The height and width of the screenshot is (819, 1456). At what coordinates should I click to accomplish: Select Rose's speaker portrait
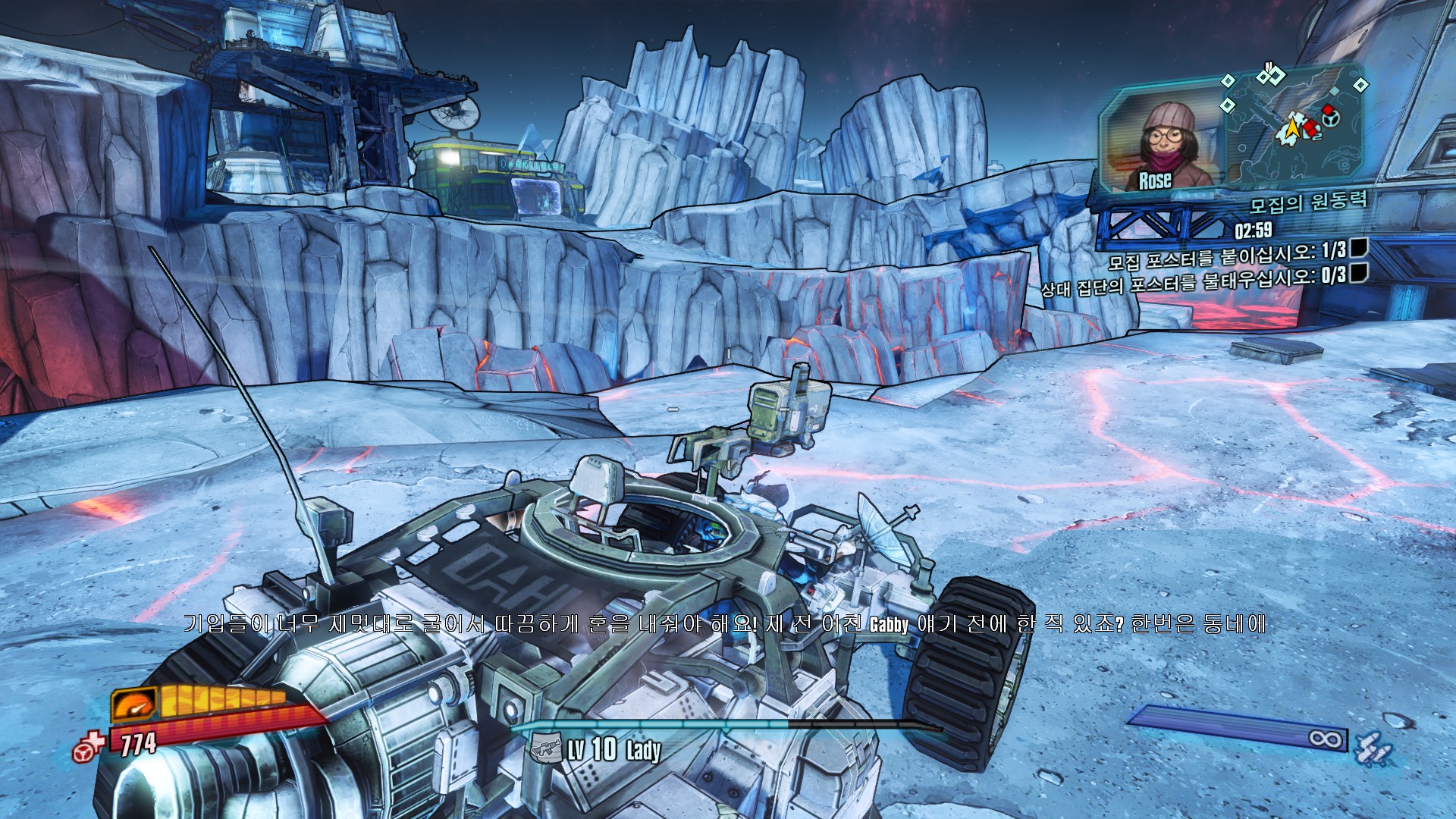1159,146
